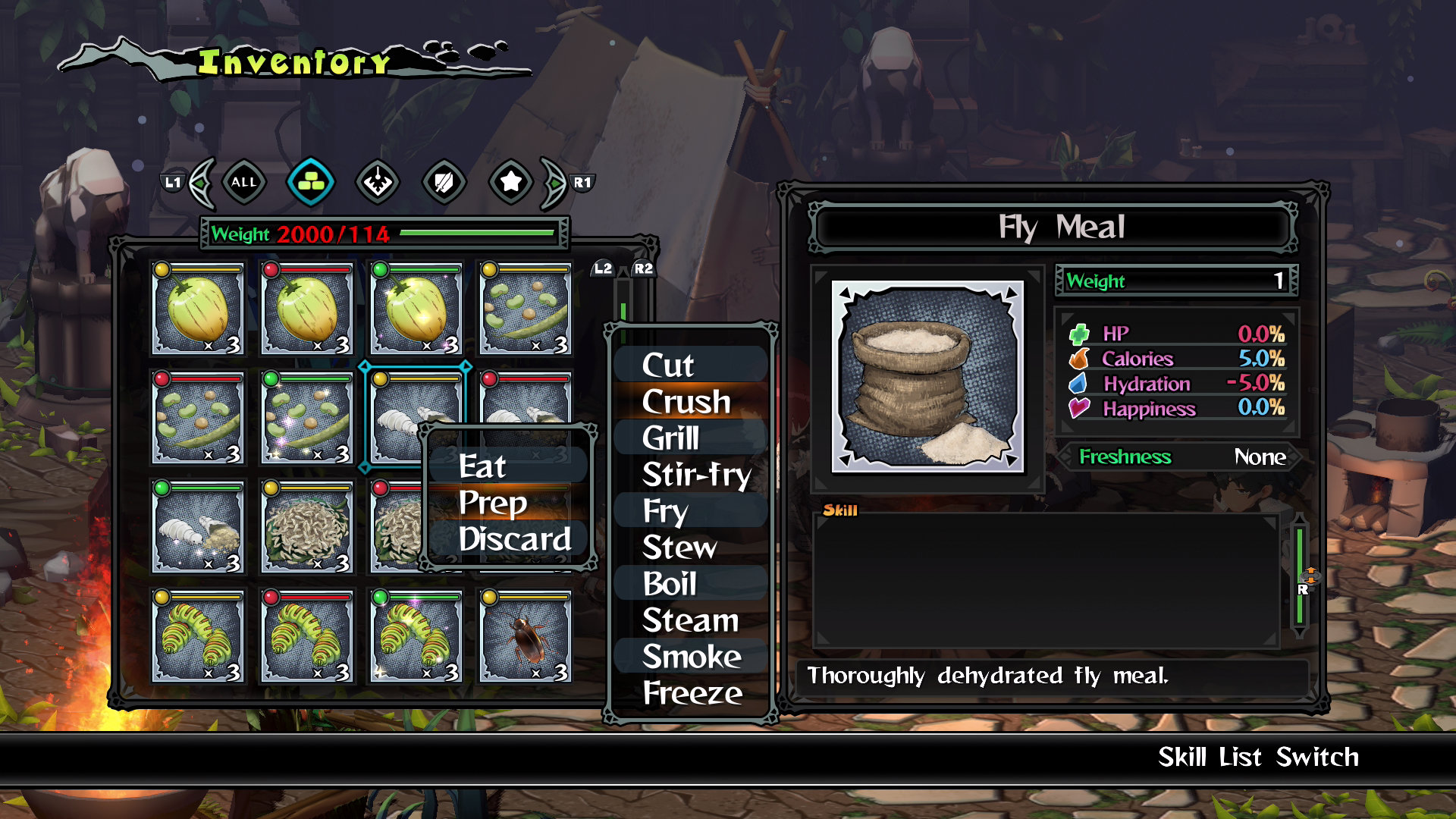
Task: Click the Fly Meal sack thumbnail
Action: 927,377
